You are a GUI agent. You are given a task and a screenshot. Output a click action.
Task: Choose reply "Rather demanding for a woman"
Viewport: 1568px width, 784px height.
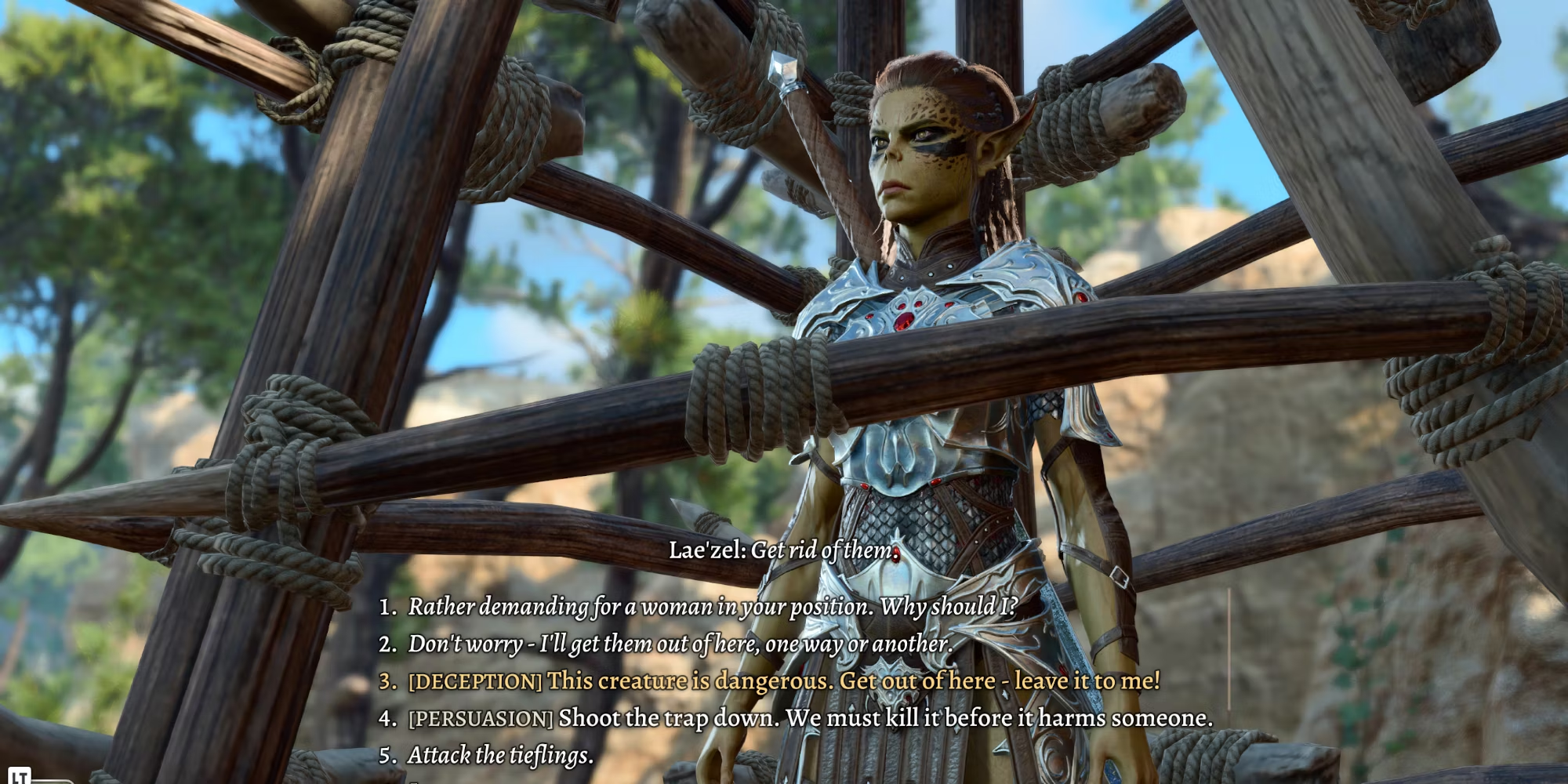click(x=712, y=606)
